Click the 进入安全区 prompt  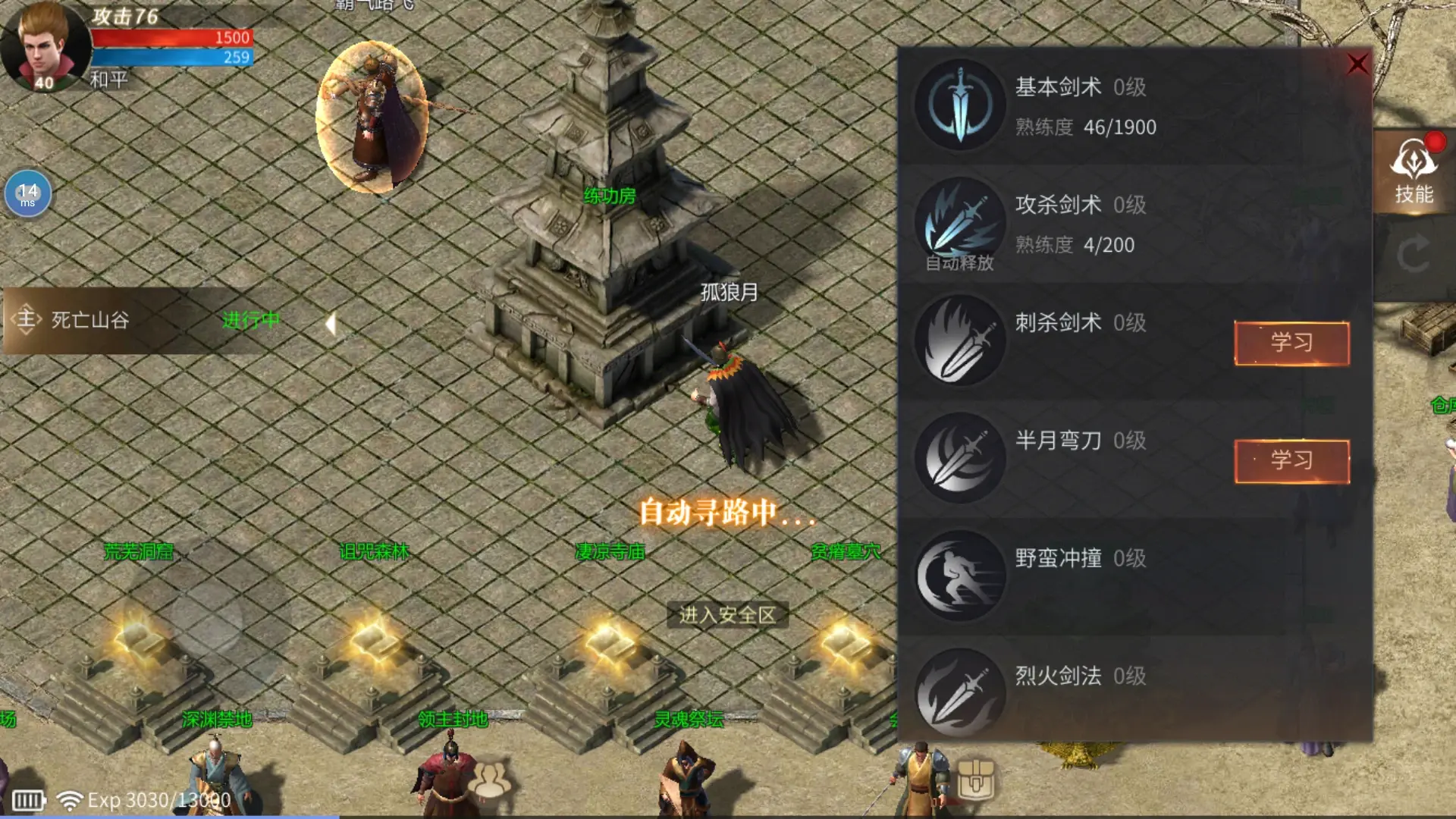pos(727,616)
